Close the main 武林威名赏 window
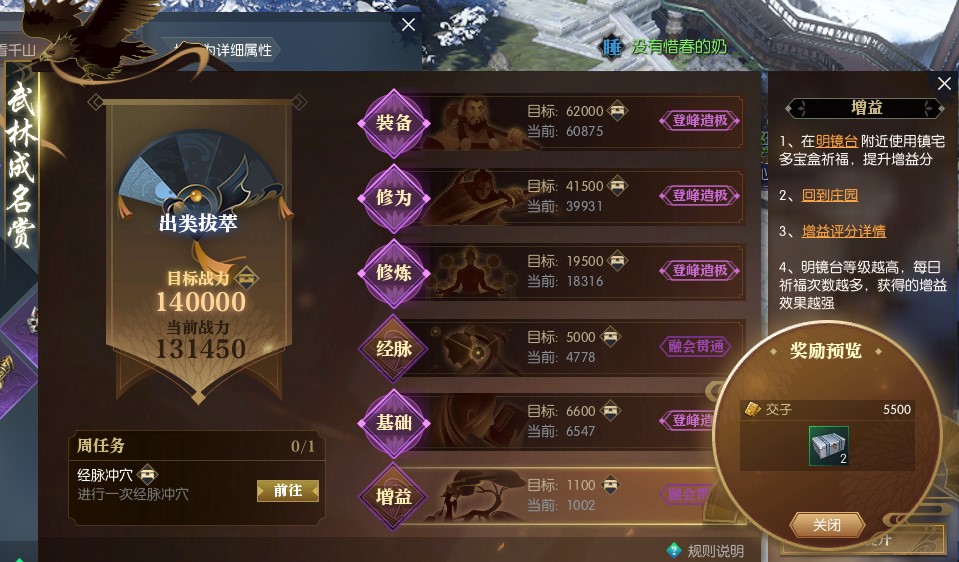The image size is (959, 562). coord(408,25)
